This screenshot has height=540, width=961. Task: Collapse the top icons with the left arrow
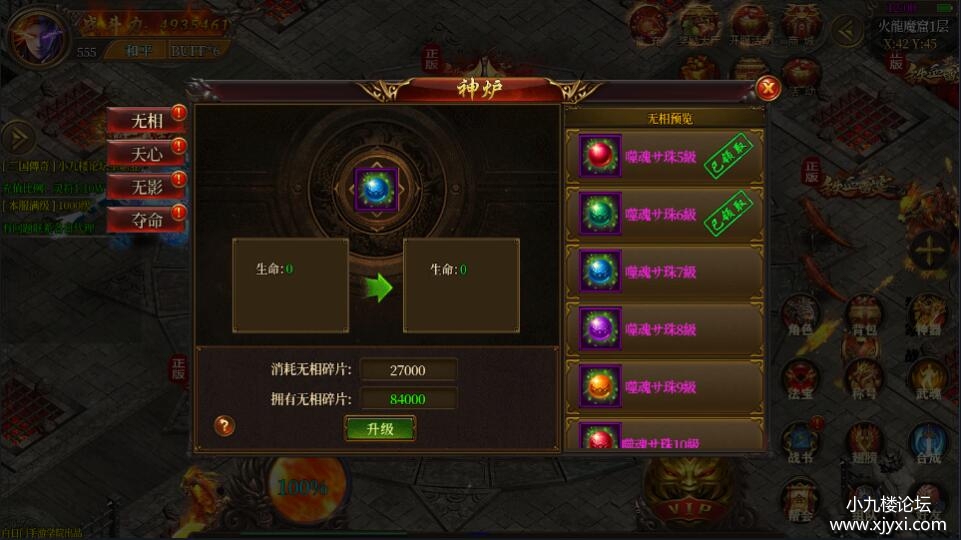pyautogui.click(x=848, y=31)
